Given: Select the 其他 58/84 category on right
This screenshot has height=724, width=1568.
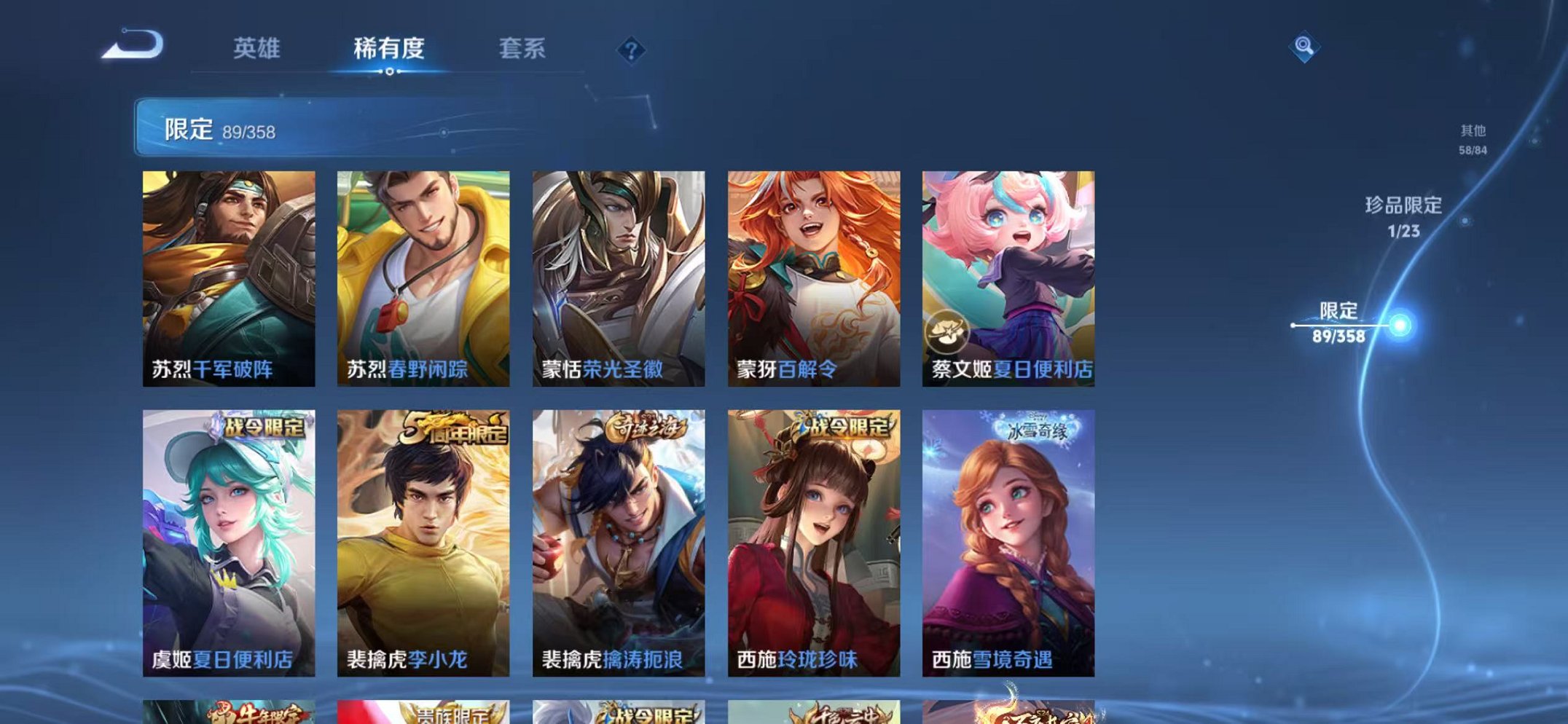Looking at the screenshot, I should coord(1473,138).
